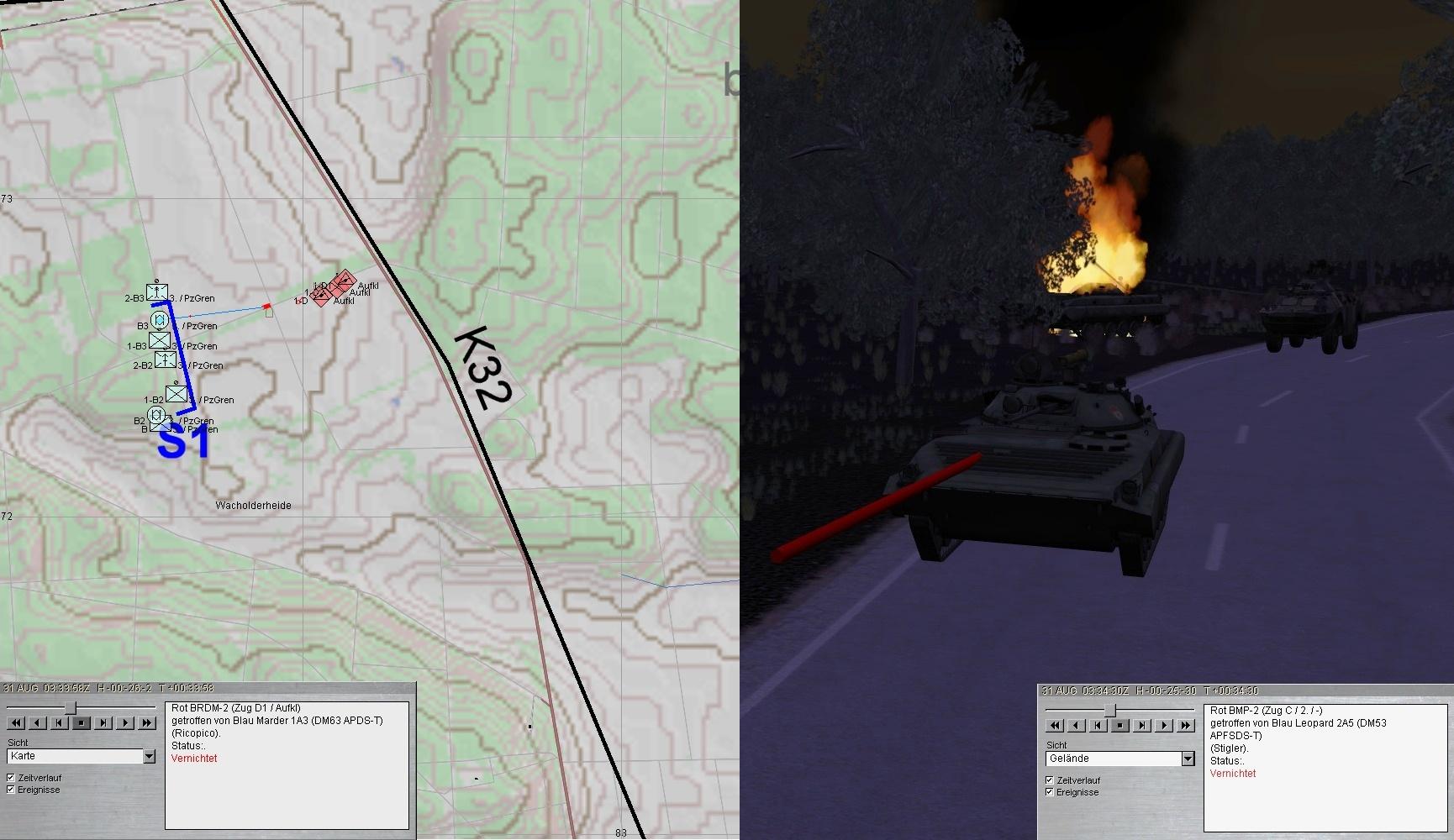Toggle Zeitverlauf checkbox in the terrain panel

pos(1050,780)
